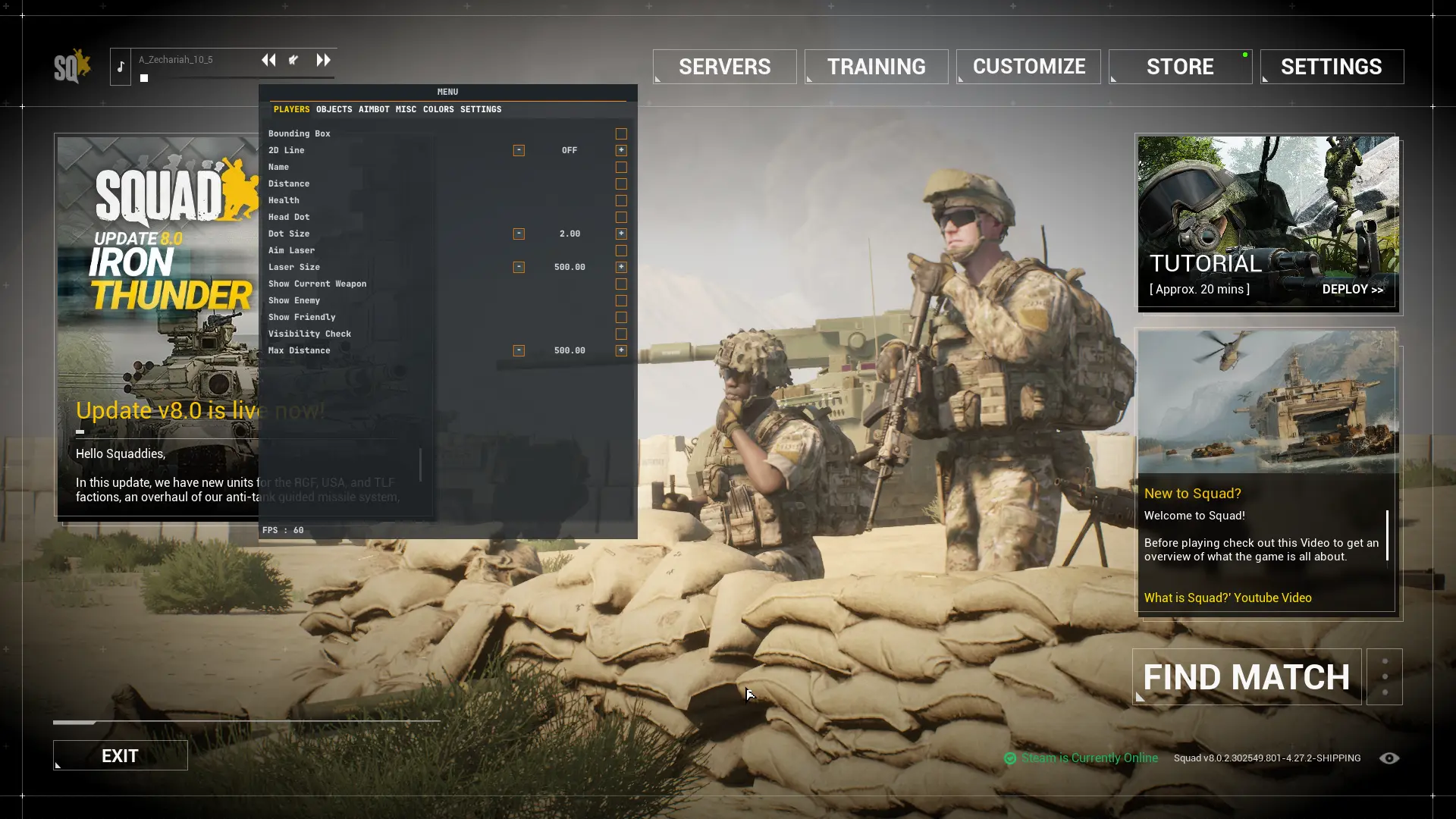Screen dimensions: 1456x819
Task: Go back to previous music track
Action: tap(268, 60)
